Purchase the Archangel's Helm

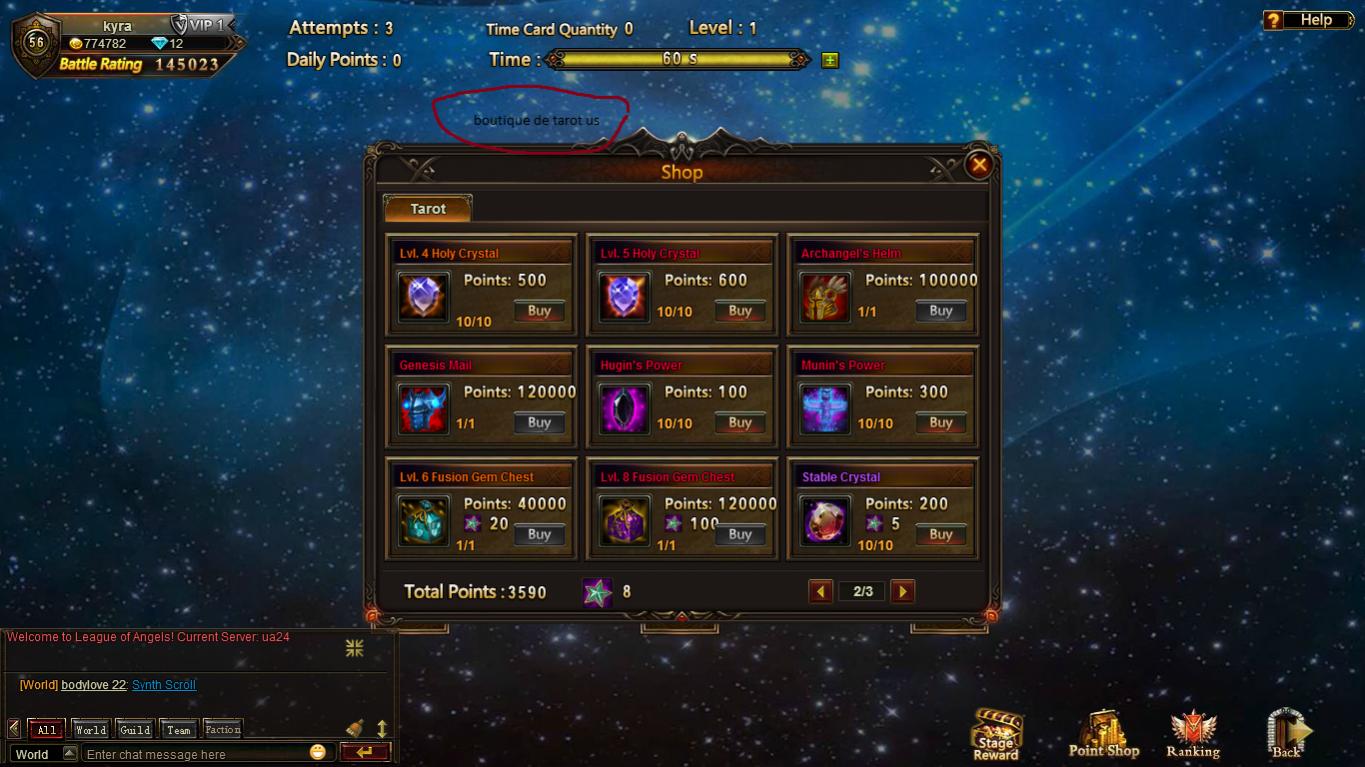coord(940,311)
